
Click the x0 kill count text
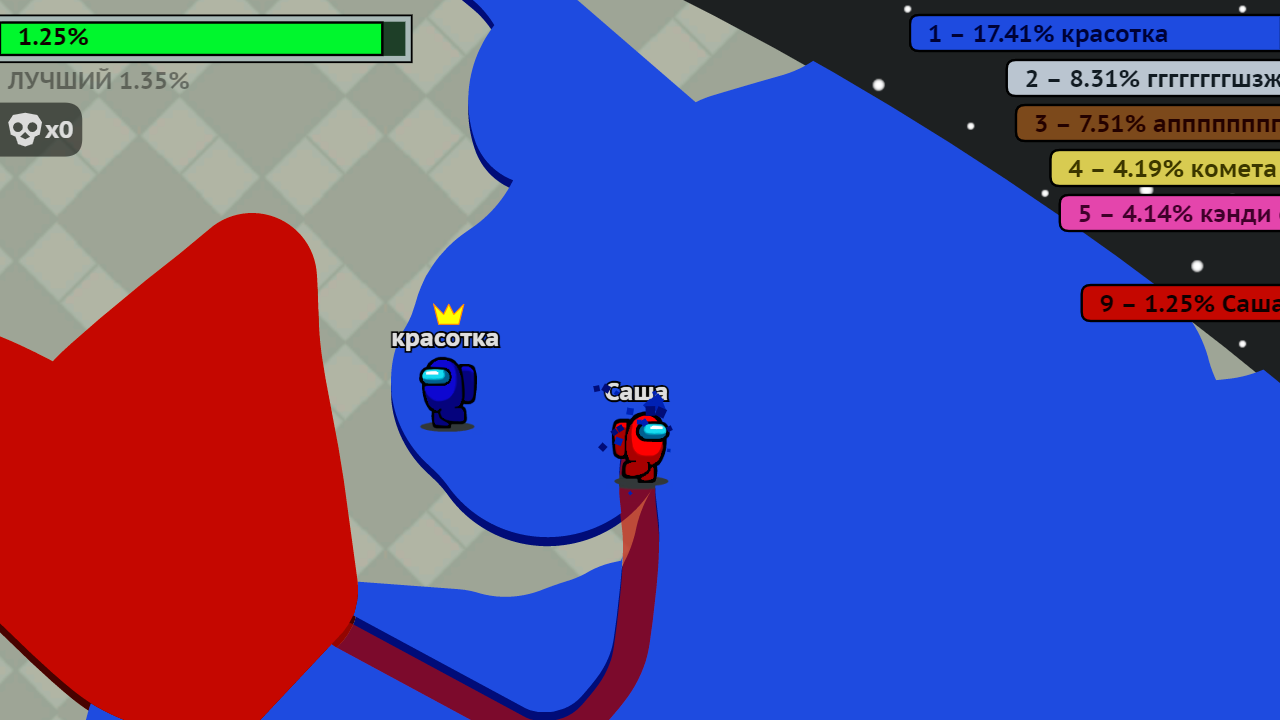[60, 128]
